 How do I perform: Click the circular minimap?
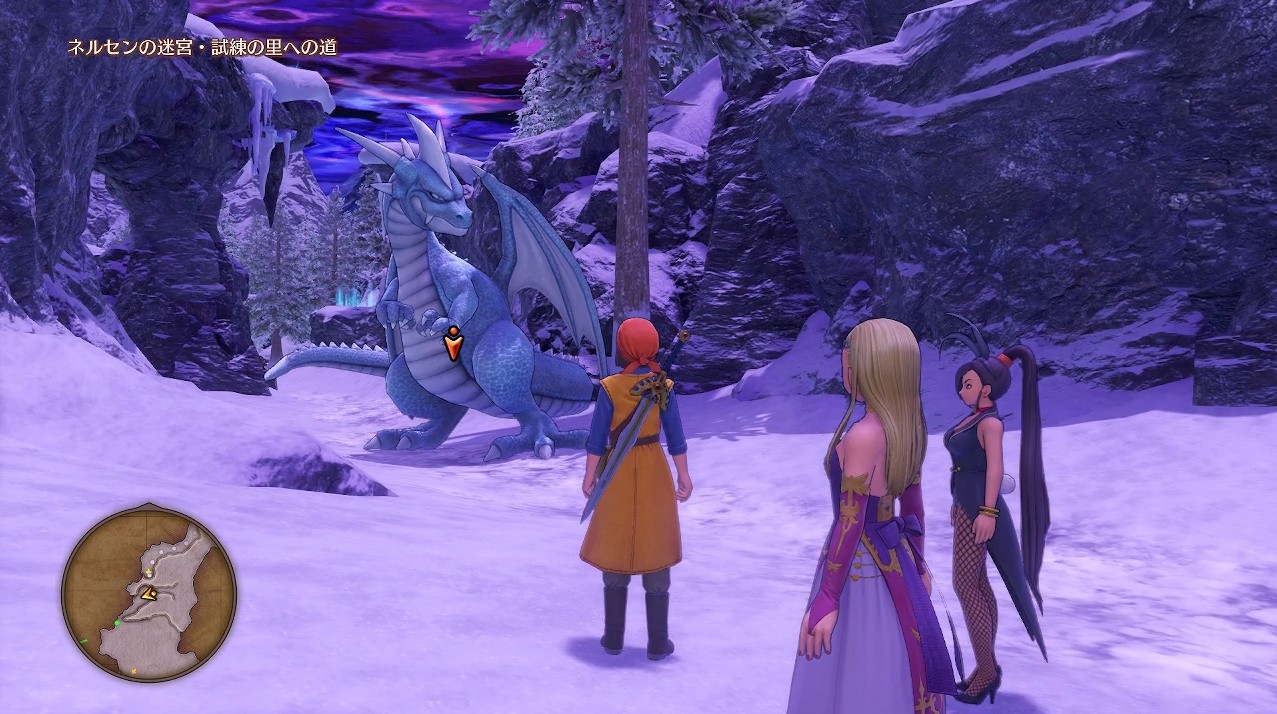pos(149,594)
